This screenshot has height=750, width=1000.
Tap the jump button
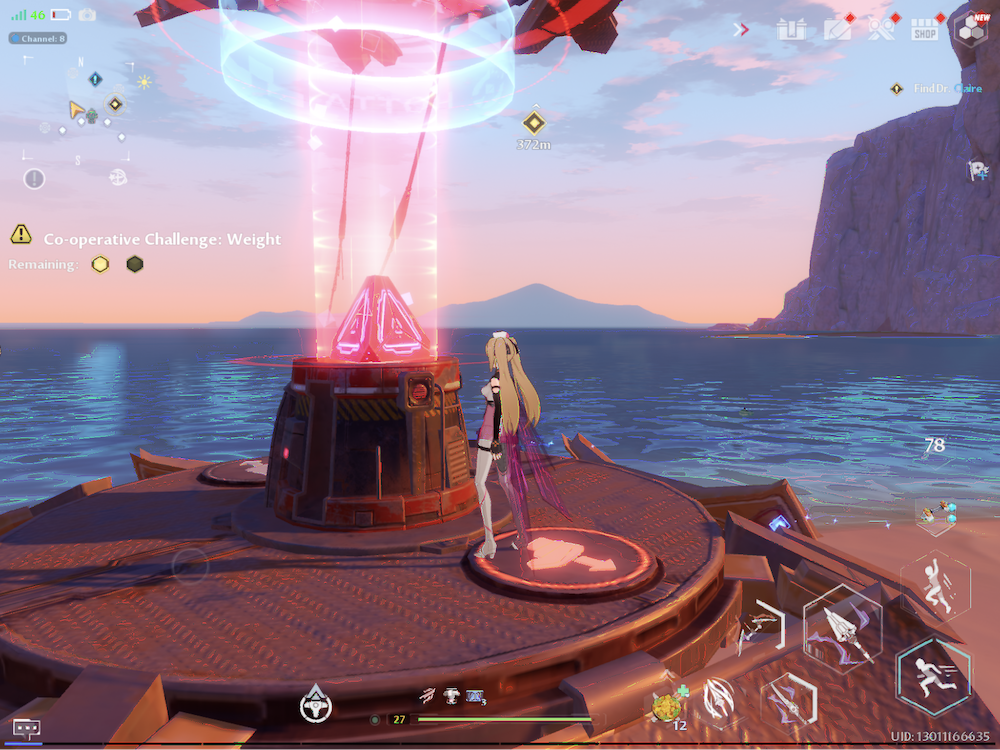[x=934, y=583]
